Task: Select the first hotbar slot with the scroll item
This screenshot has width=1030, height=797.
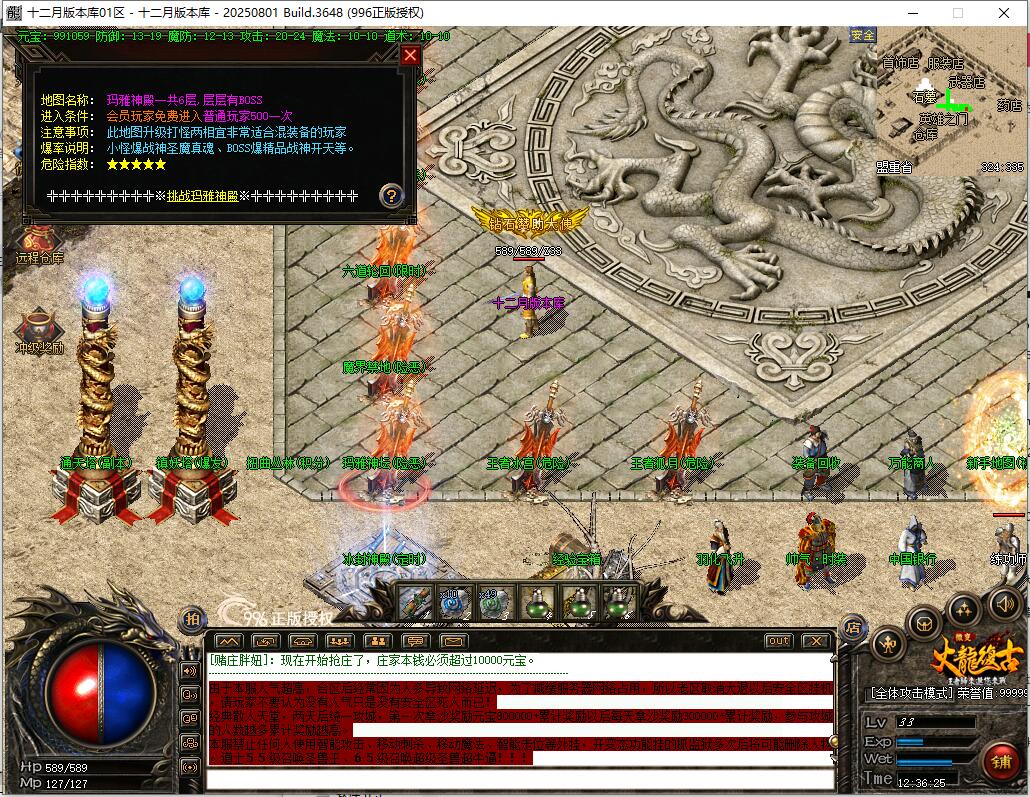Action: [415, 602]
